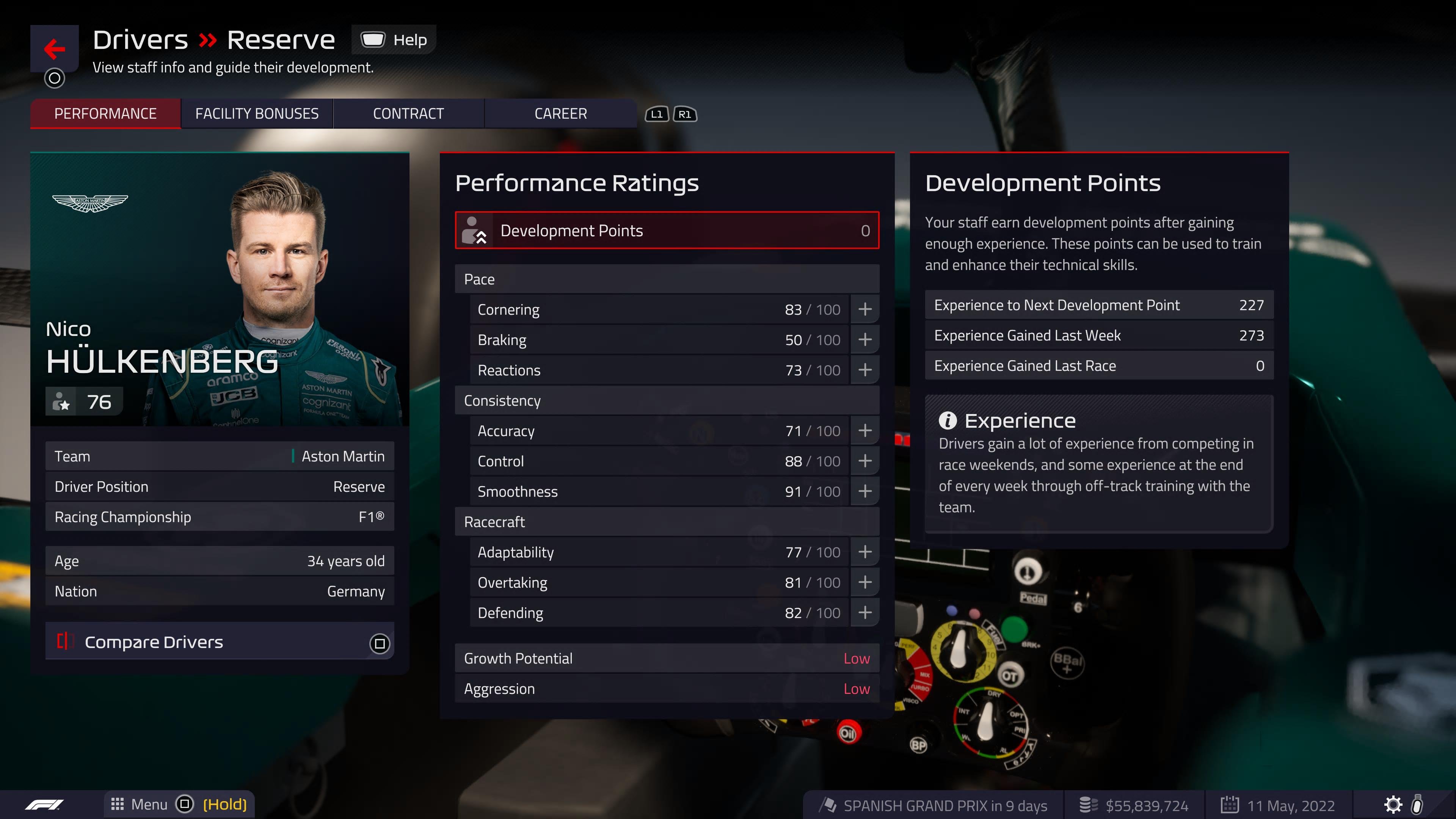Click the plus icon beside Braking
The height and width of the screenshot is (819, 1456).
coord(865,340)
